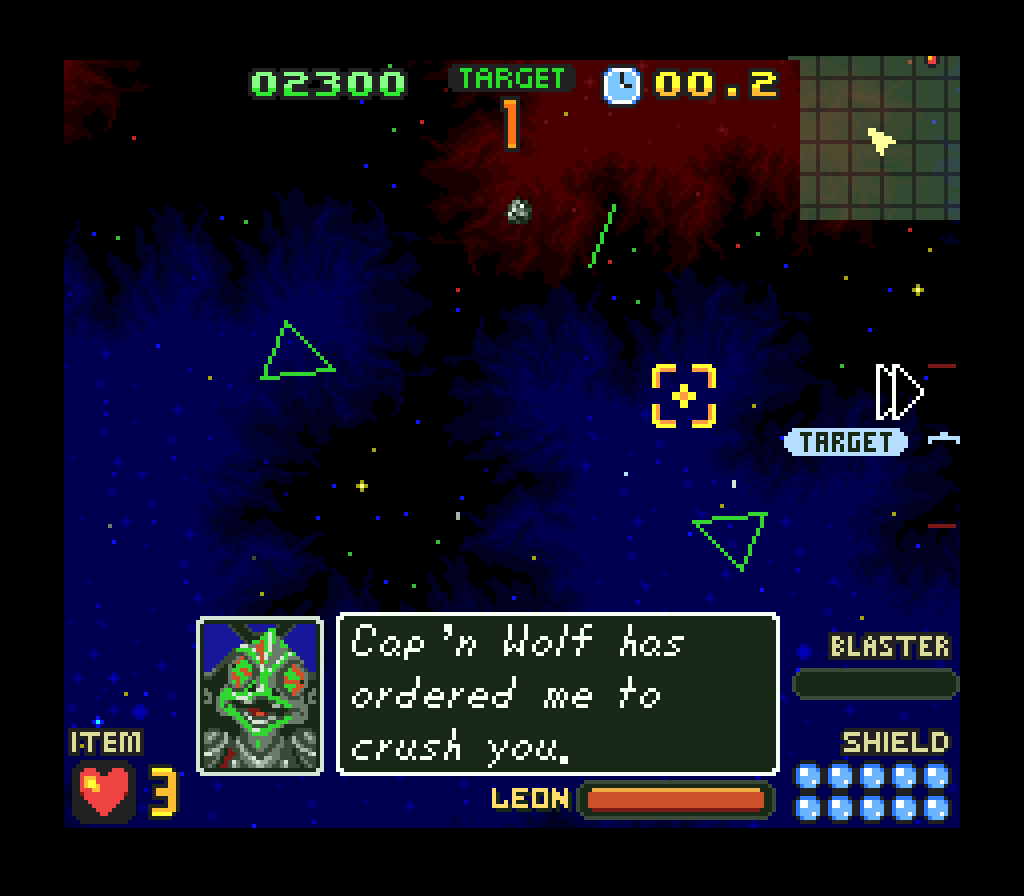Select the heart item icon
This screenshot has width=1024, height=896.
tap(104, 792)
